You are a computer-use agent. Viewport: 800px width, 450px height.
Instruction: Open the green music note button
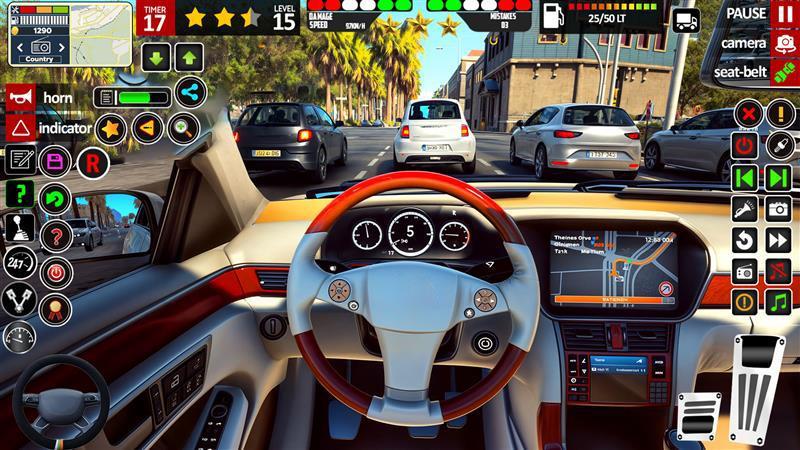[x=778, y=301]
